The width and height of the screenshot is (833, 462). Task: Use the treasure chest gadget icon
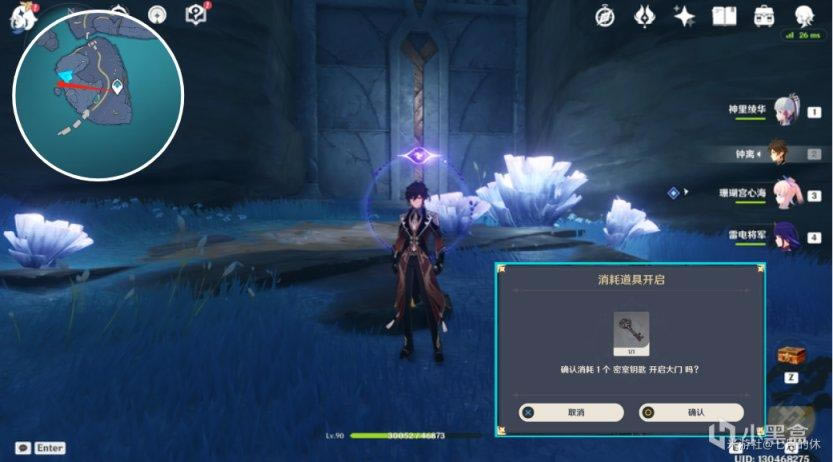pyautogui.click(x=790, y=355)
